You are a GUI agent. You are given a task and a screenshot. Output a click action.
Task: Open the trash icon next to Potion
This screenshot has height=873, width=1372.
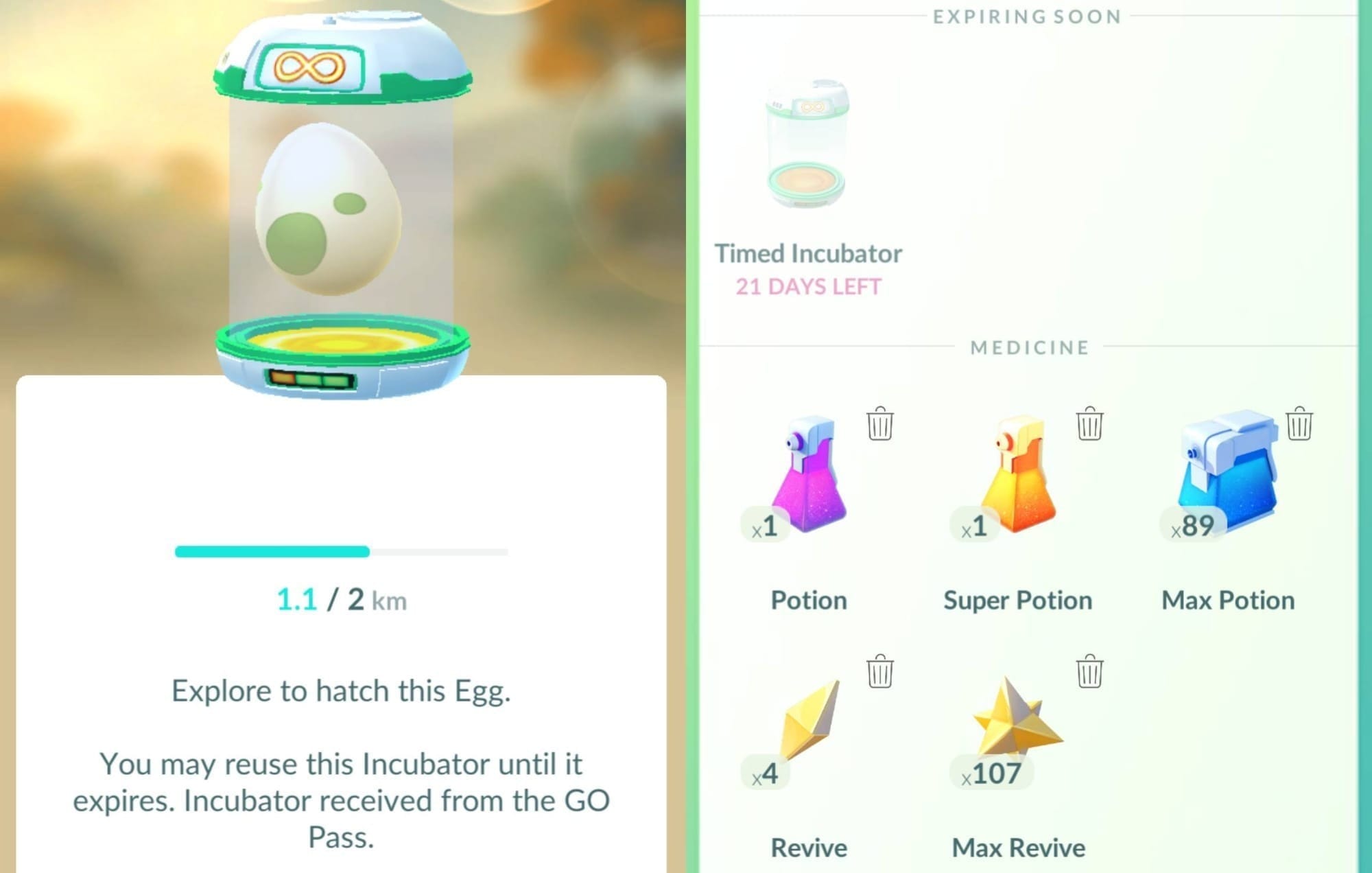click(880, 424)
